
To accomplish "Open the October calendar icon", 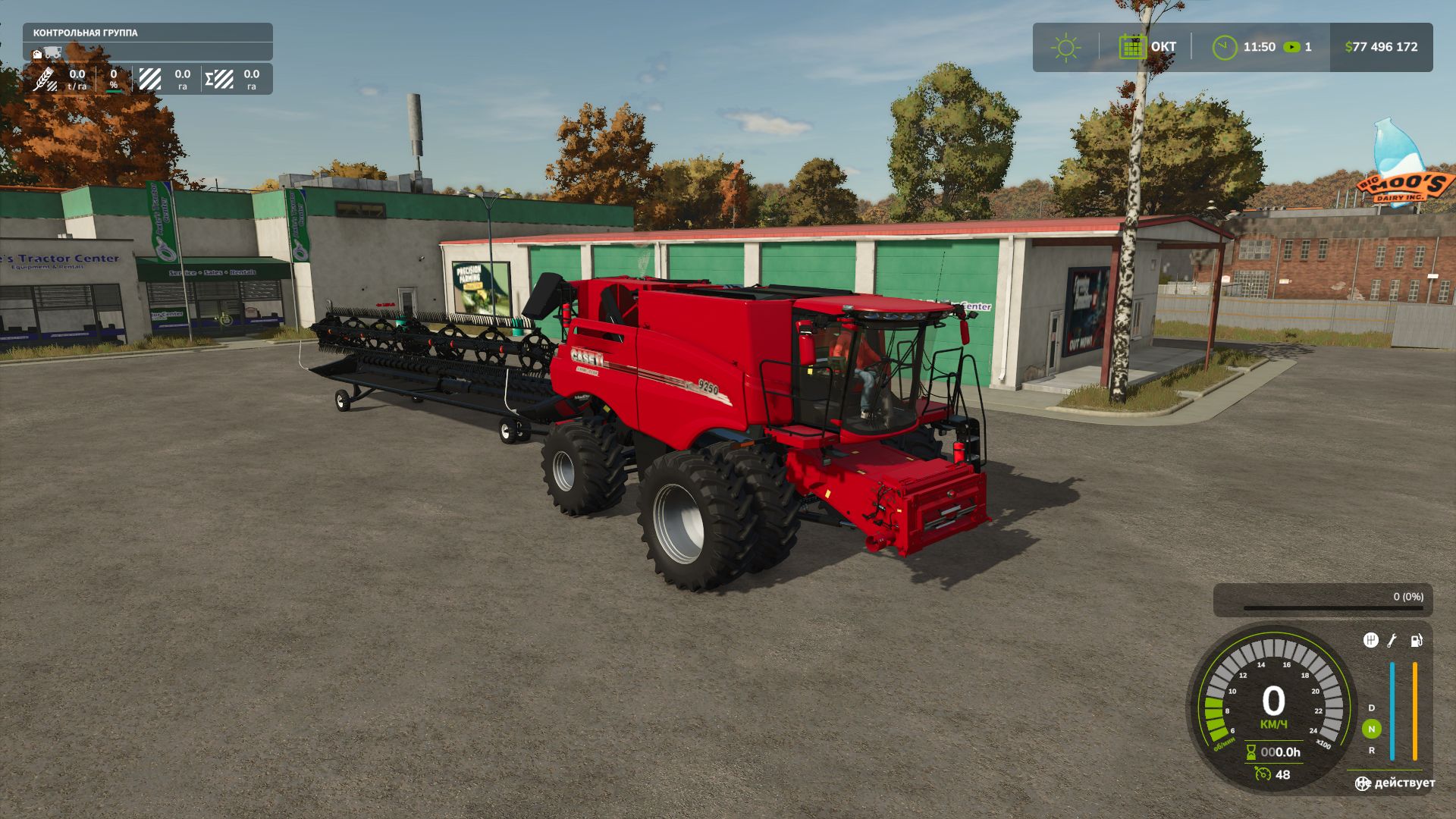I will (1132, 47).
